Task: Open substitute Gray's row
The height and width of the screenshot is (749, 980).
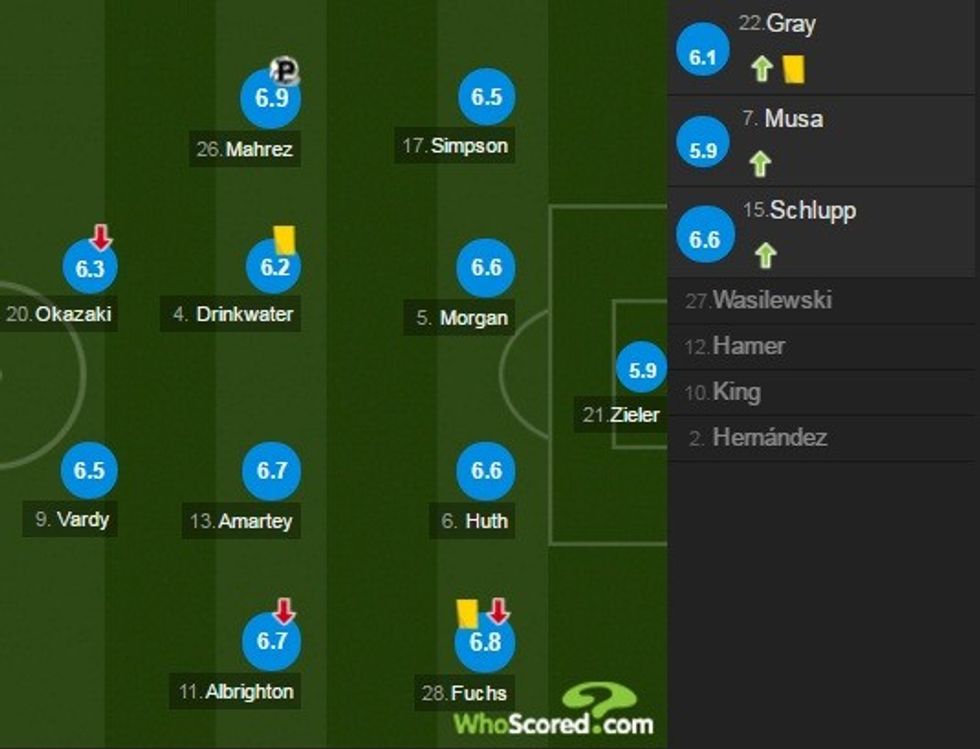Action: (822, 48)
